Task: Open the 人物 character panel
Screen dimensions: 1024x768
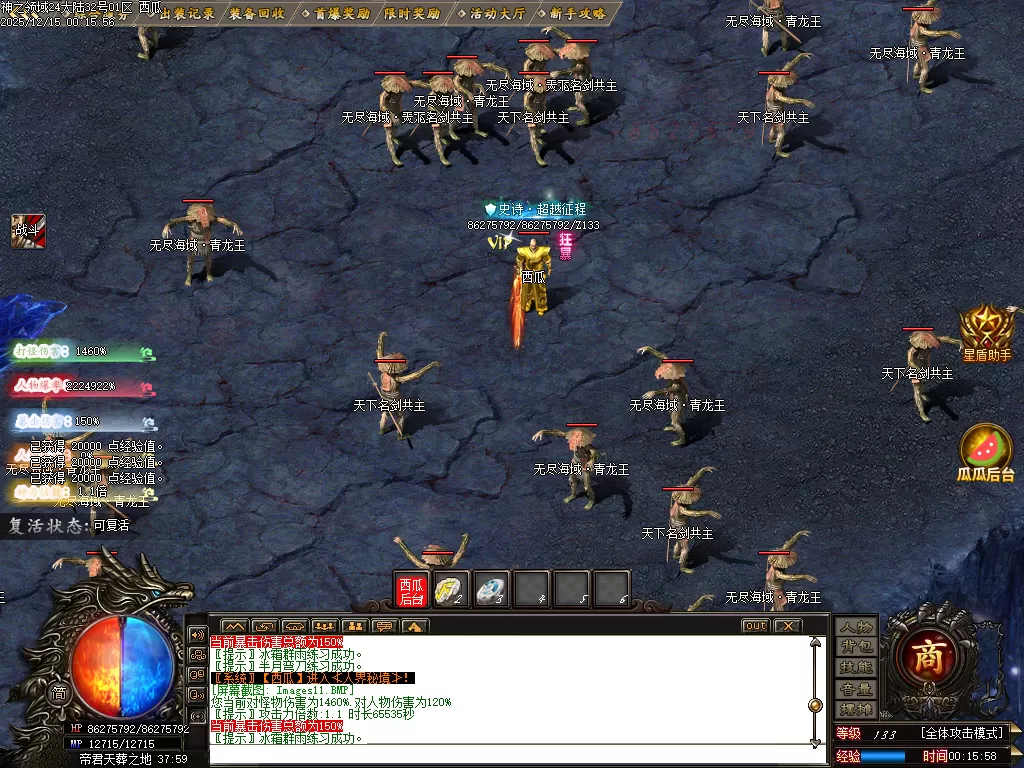Action: click(856, 627)
